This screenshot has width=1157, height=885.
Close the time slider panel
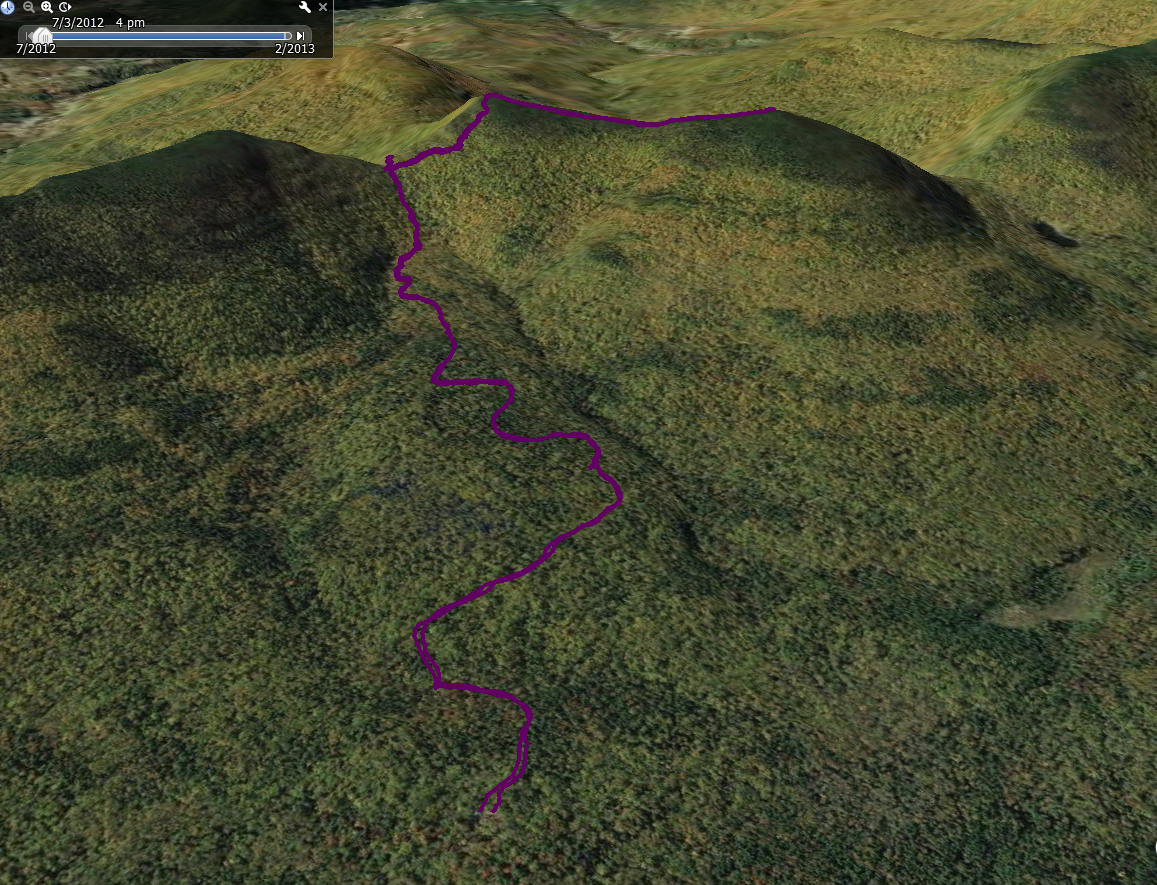click(x=323, y=7)
